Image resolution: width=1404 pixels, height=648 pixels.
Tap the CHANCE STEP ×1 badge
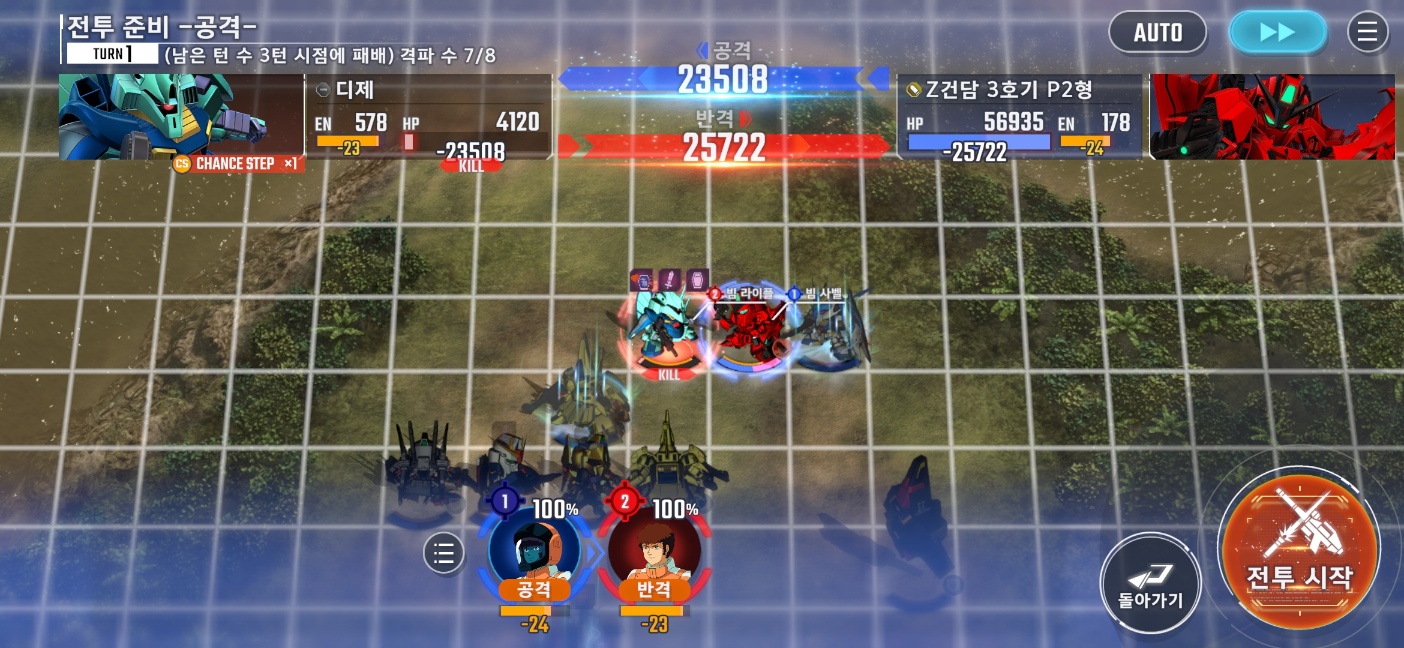coord(237,164)
